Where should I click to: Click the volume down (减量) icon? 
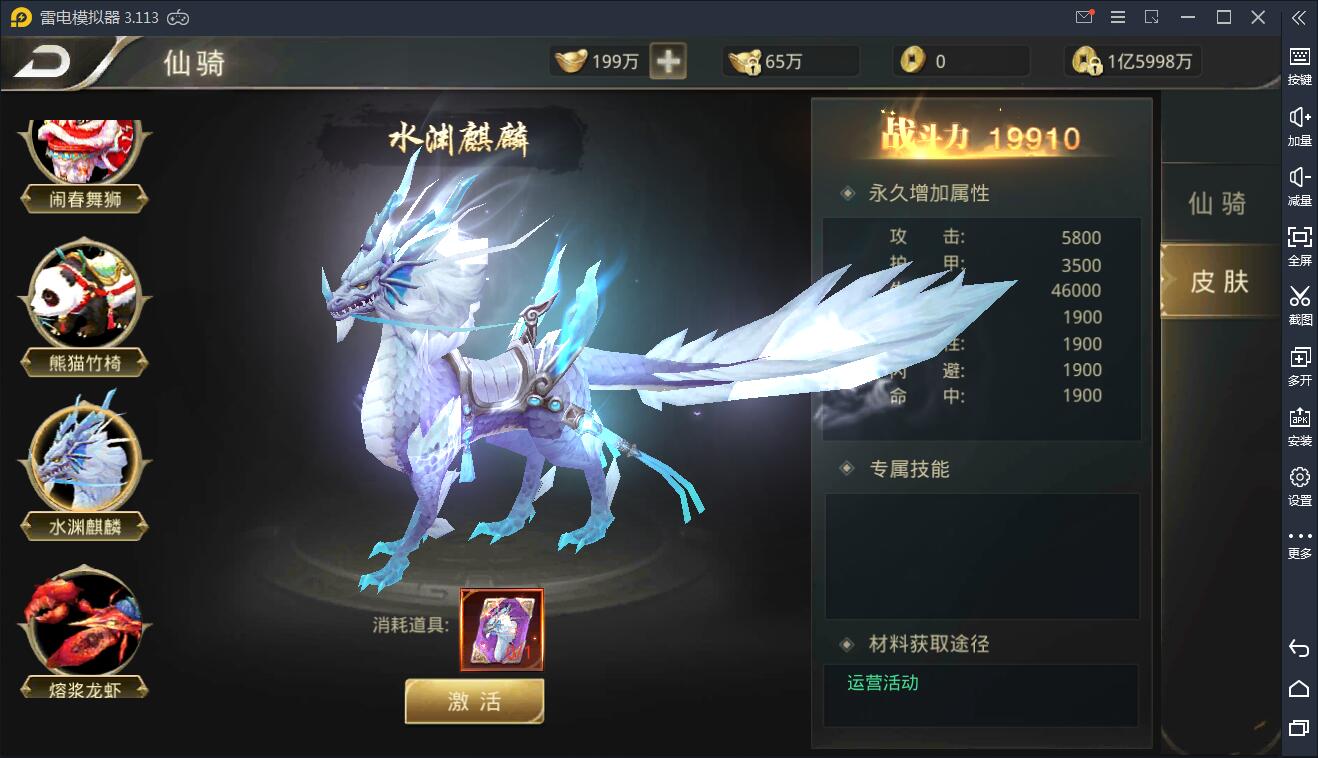(1298, 183)
